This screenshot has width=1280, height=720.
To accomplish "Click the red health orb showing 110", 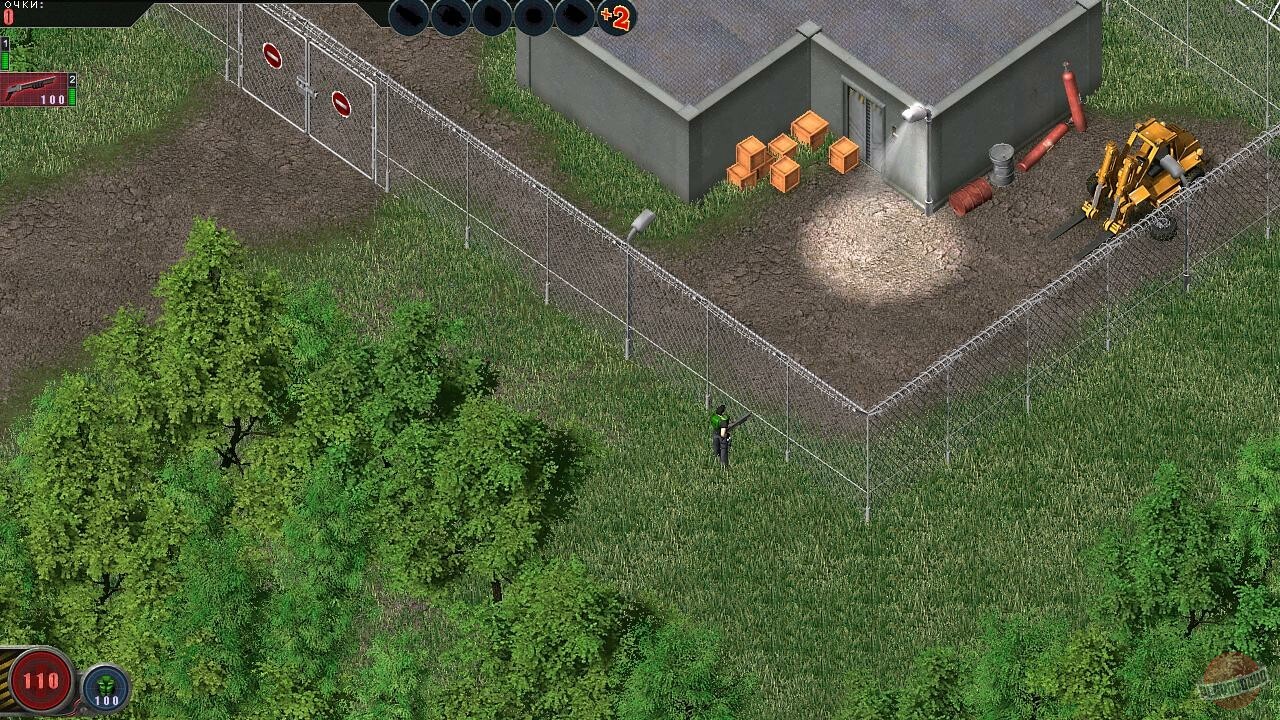I will (x=40, y=678).
